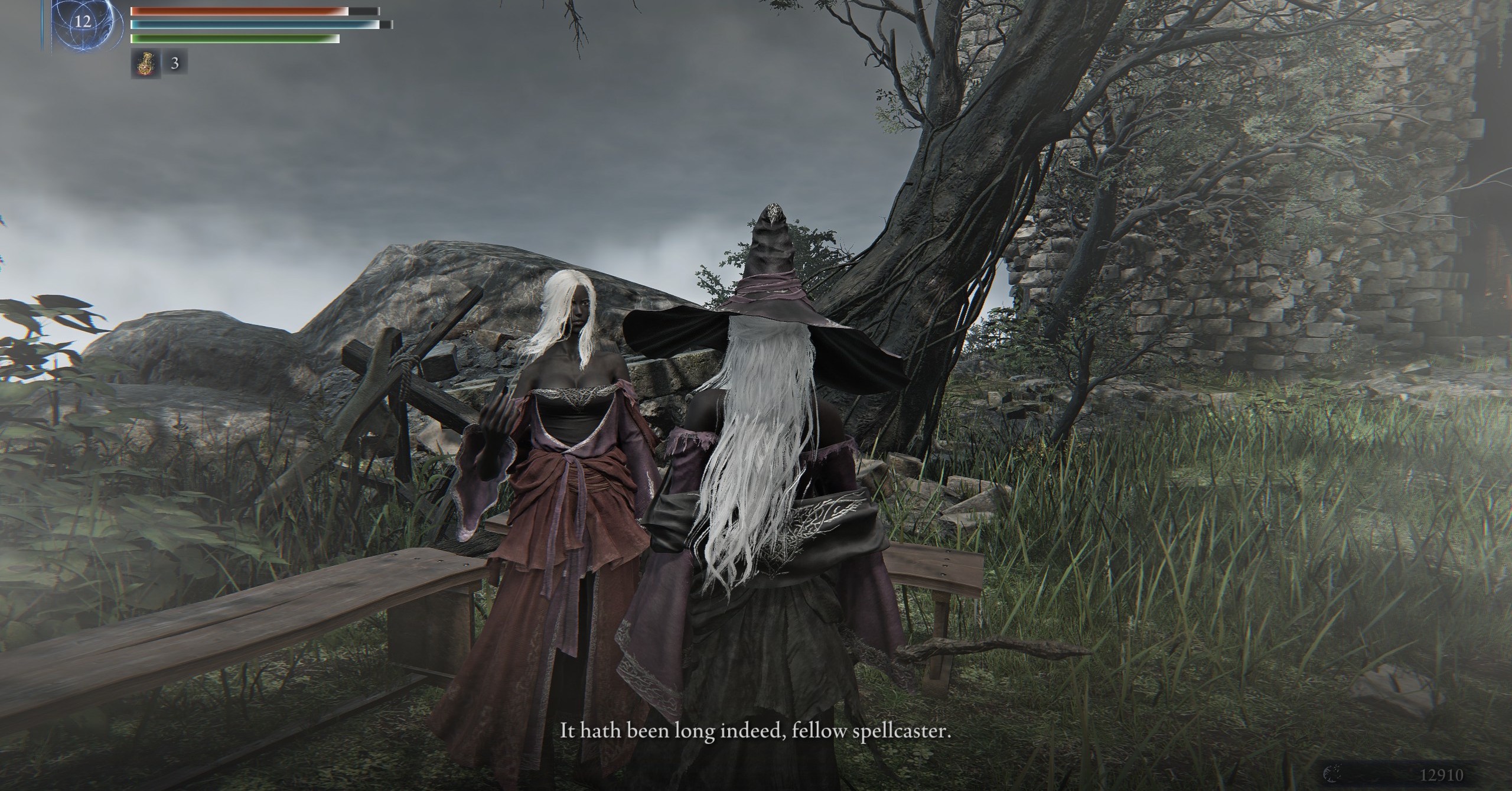Click the glowing soul level emblem showing 12

click(x=83, y=21)
